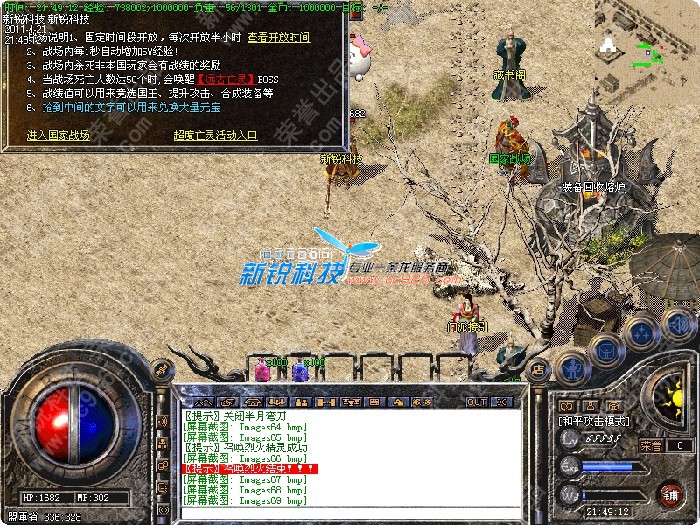Click the OLT button above chat
The height and width of the screenshot is (525, 700).
pyautogui.click(x=476, y=400)
